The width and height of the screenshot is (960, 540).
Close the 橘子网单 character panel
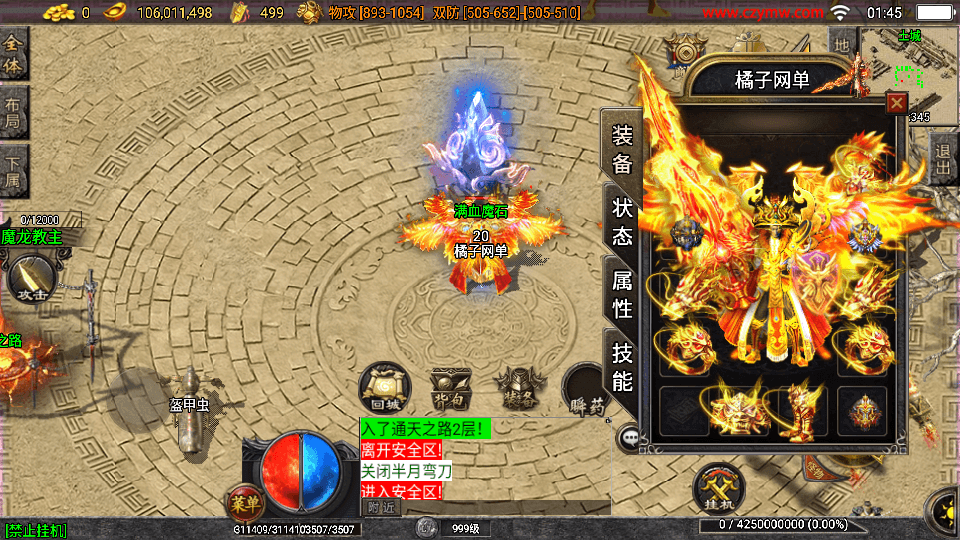coord(897,102)
